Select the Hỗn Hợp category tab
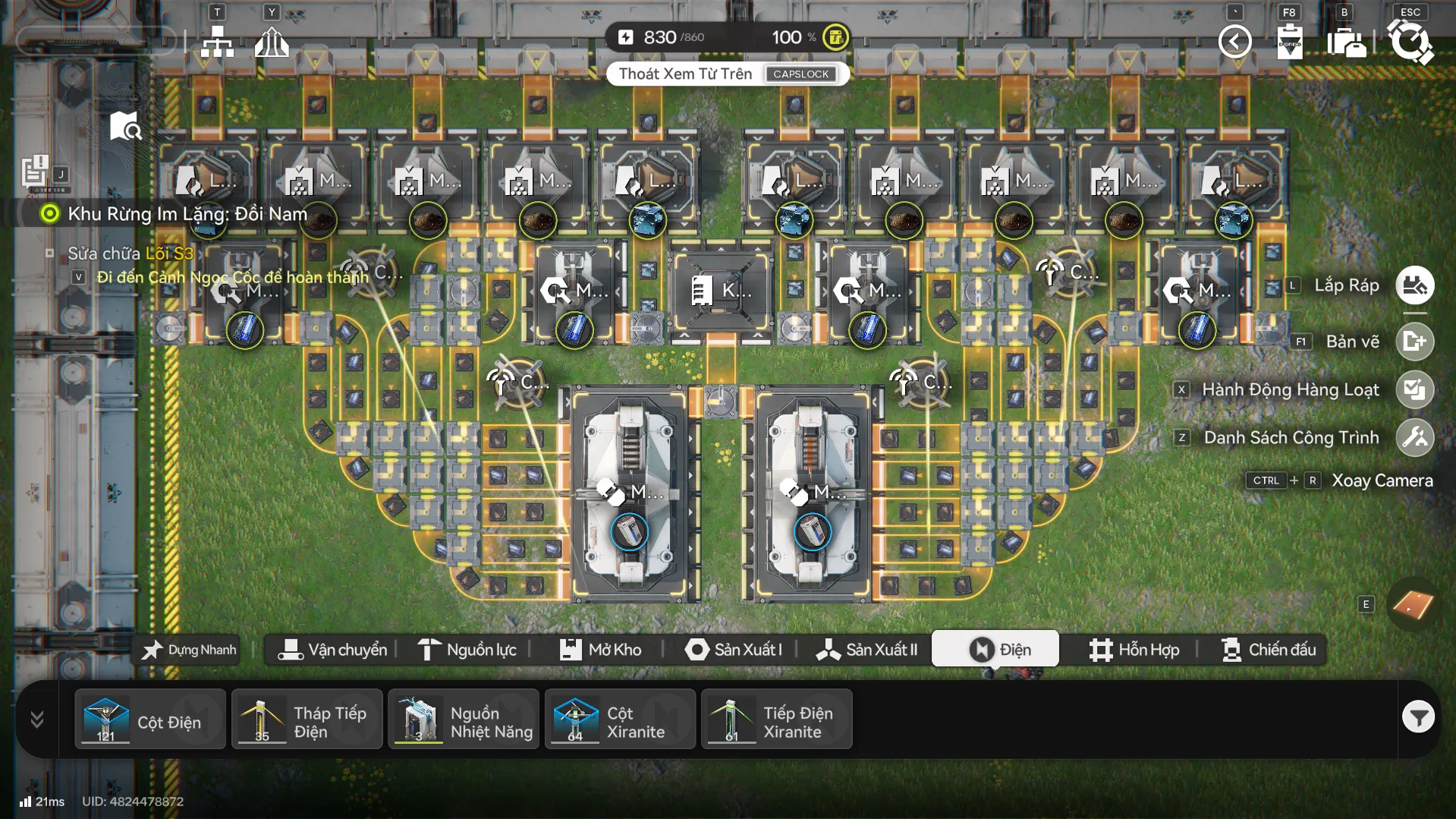Screen dimensions: 1456x819 coord(1134,650)
